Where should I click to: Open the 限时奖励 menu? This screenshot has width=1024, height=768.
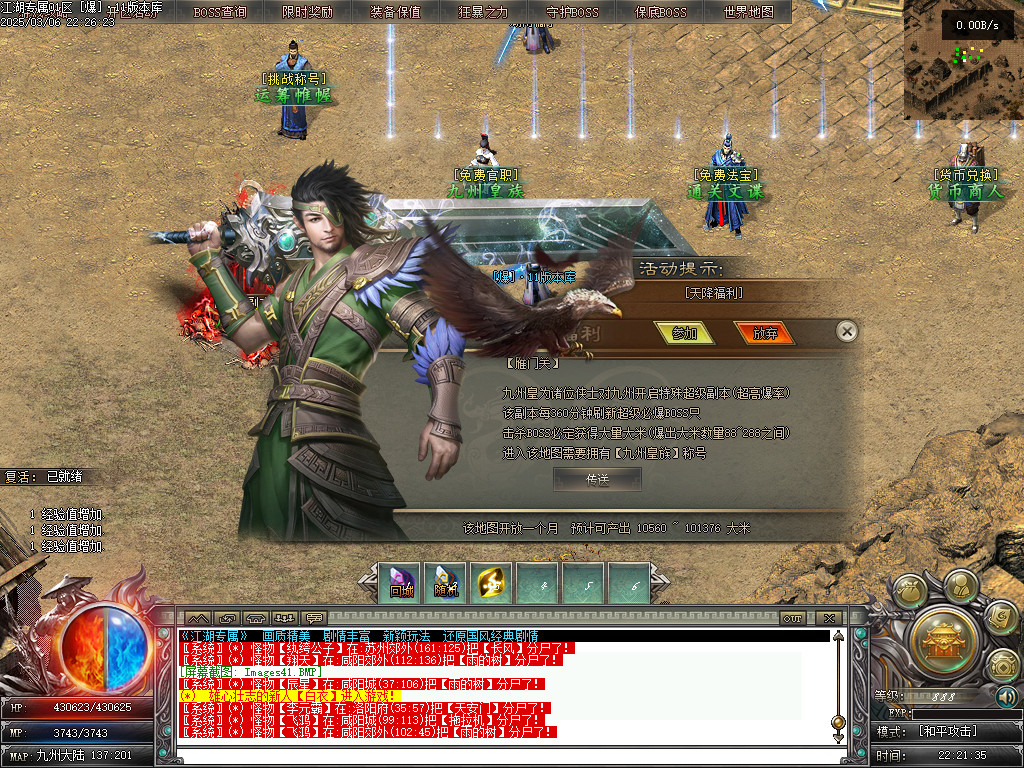point(307,12)
